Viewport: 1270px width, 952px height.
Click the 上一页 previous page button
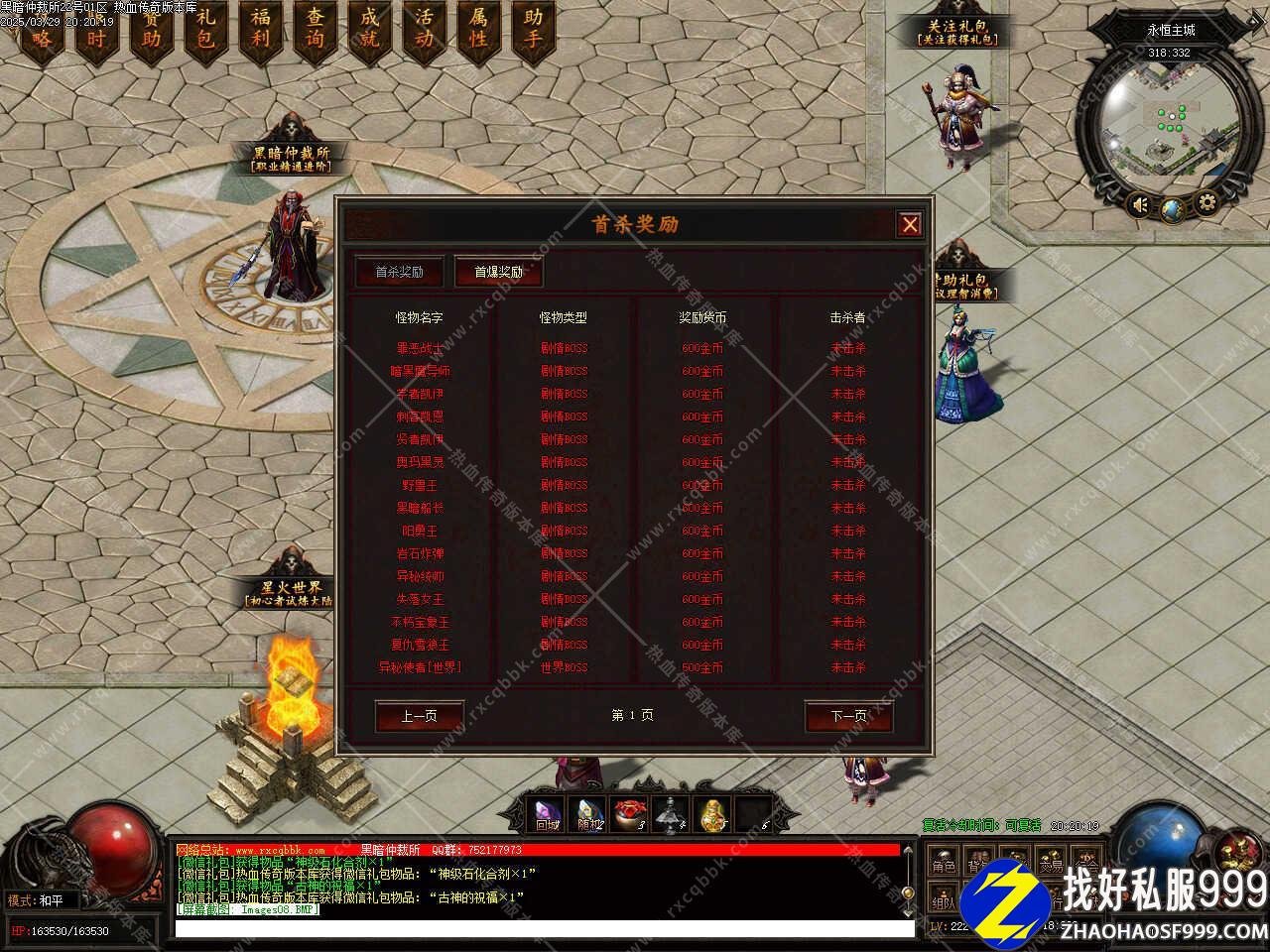pos(419,716)
